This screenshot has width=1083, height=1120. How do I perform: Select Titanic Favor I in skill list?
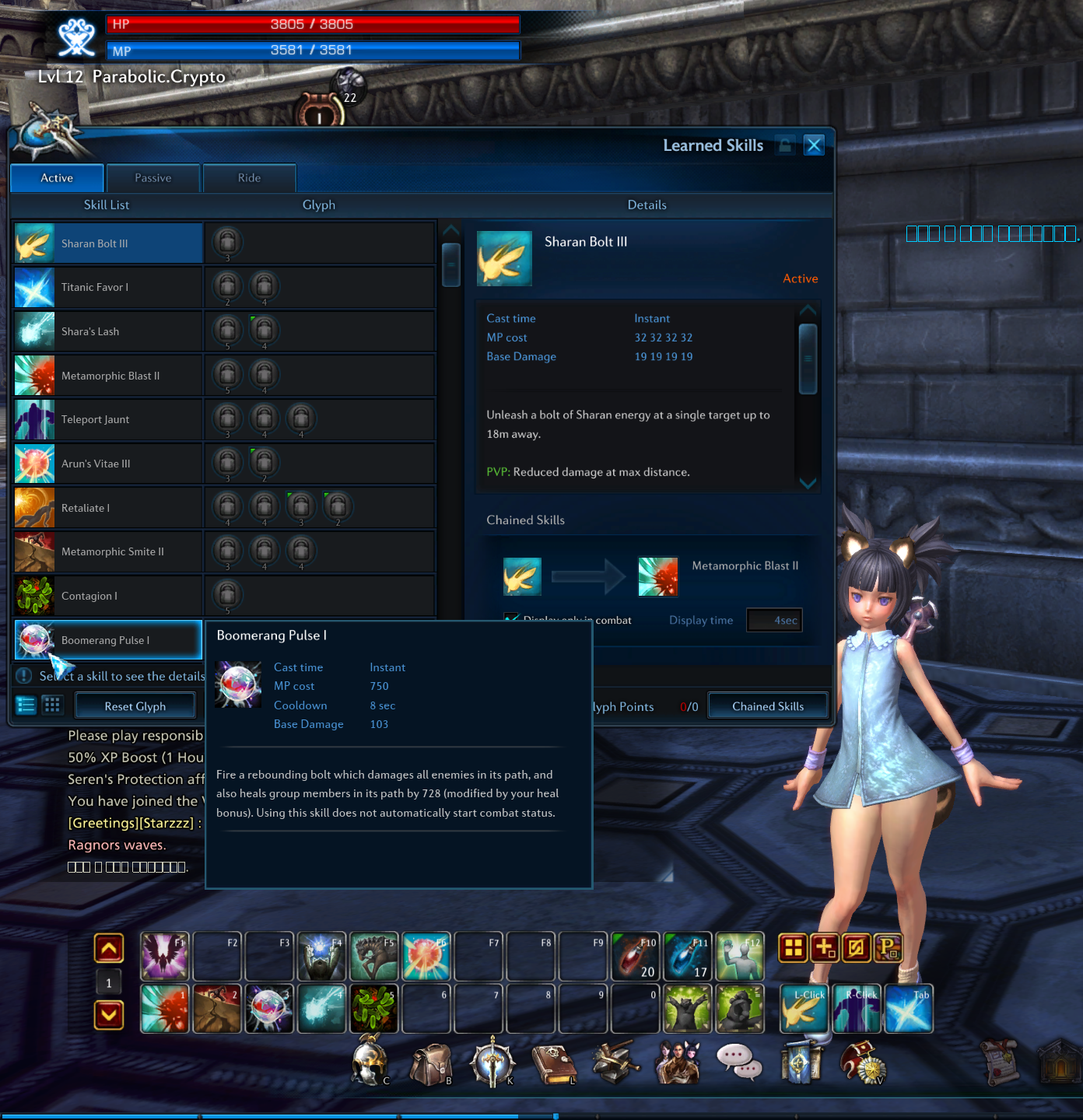pos(108,288)
